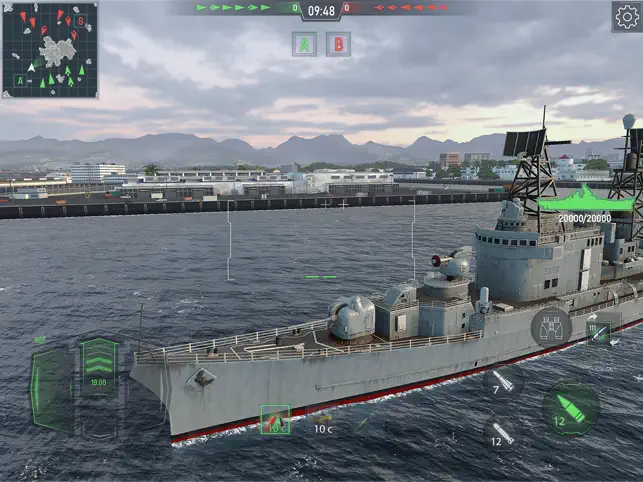Fire the green main shell button
This screenshot has width=643, height=482.
click(x=571, y=407)
